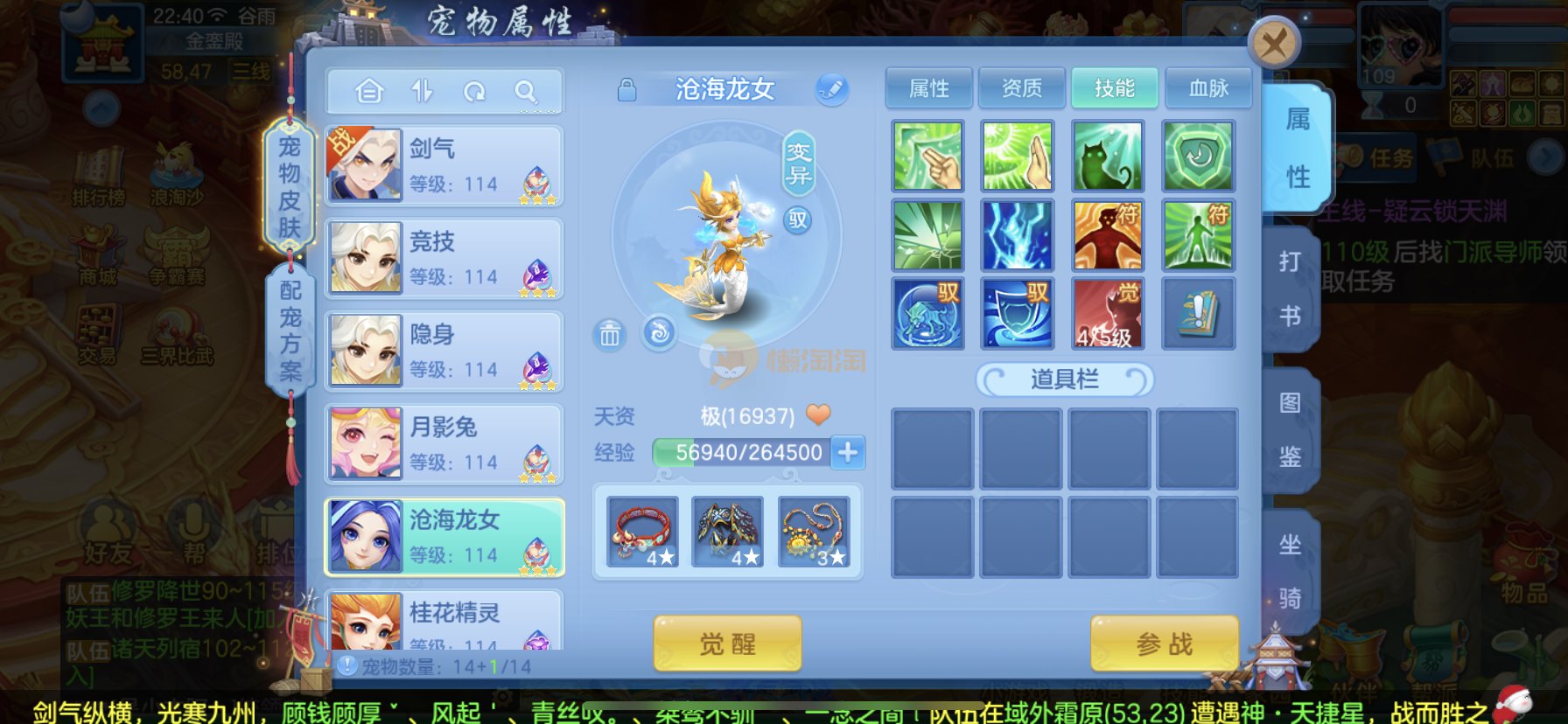Select the 剑气 pet in the list

point(444,165)
